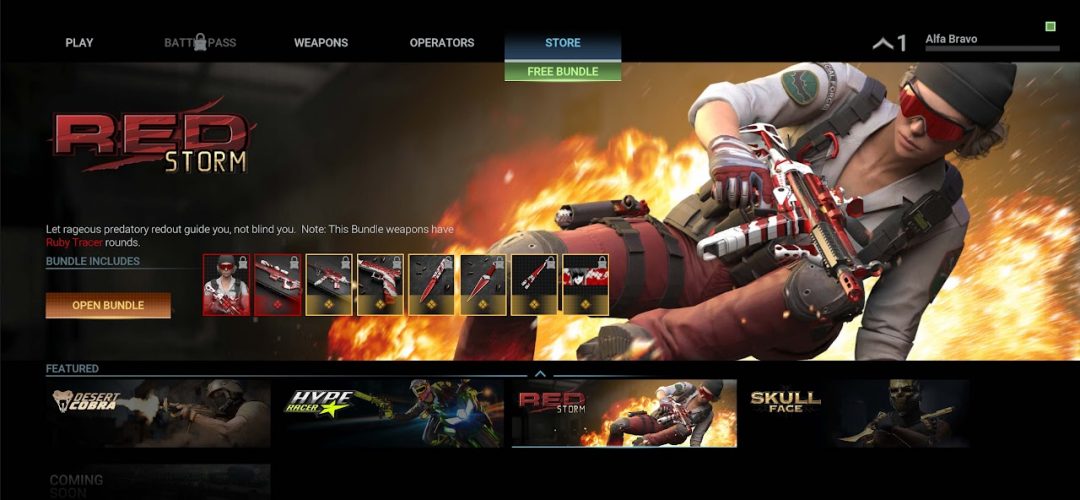Screen dimensions: 1080x500
Task: Select the Store tab
Action: click(563, 43)
